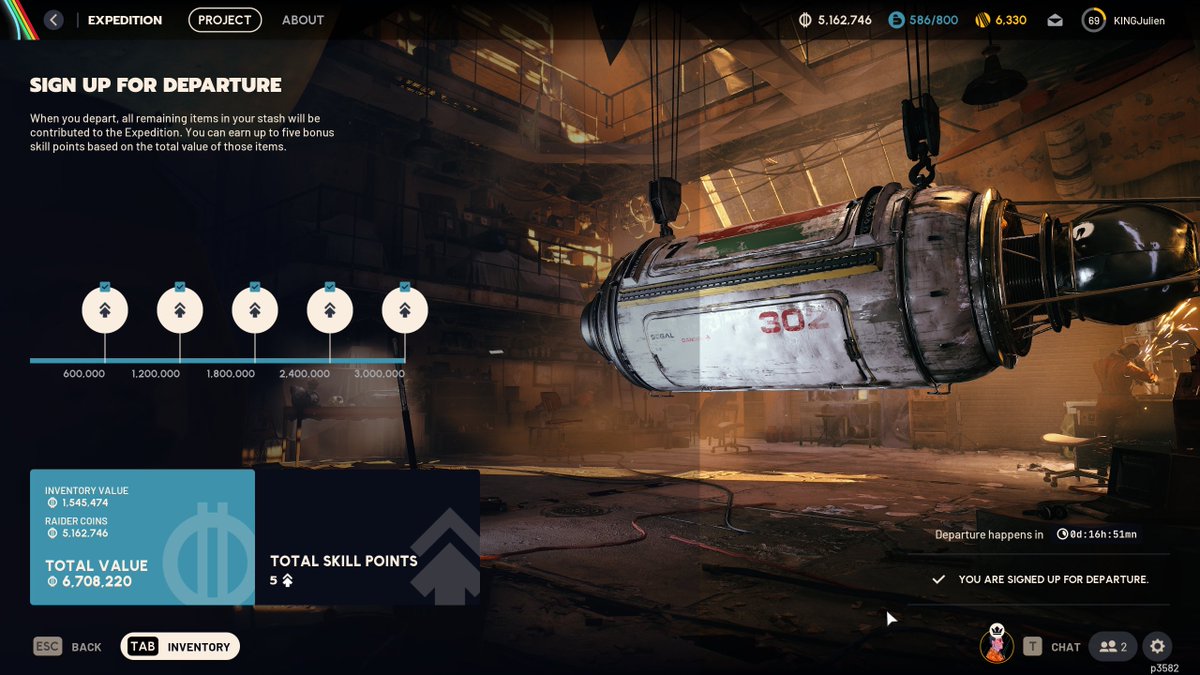Select the 600,000 skill point milestone

105,311
